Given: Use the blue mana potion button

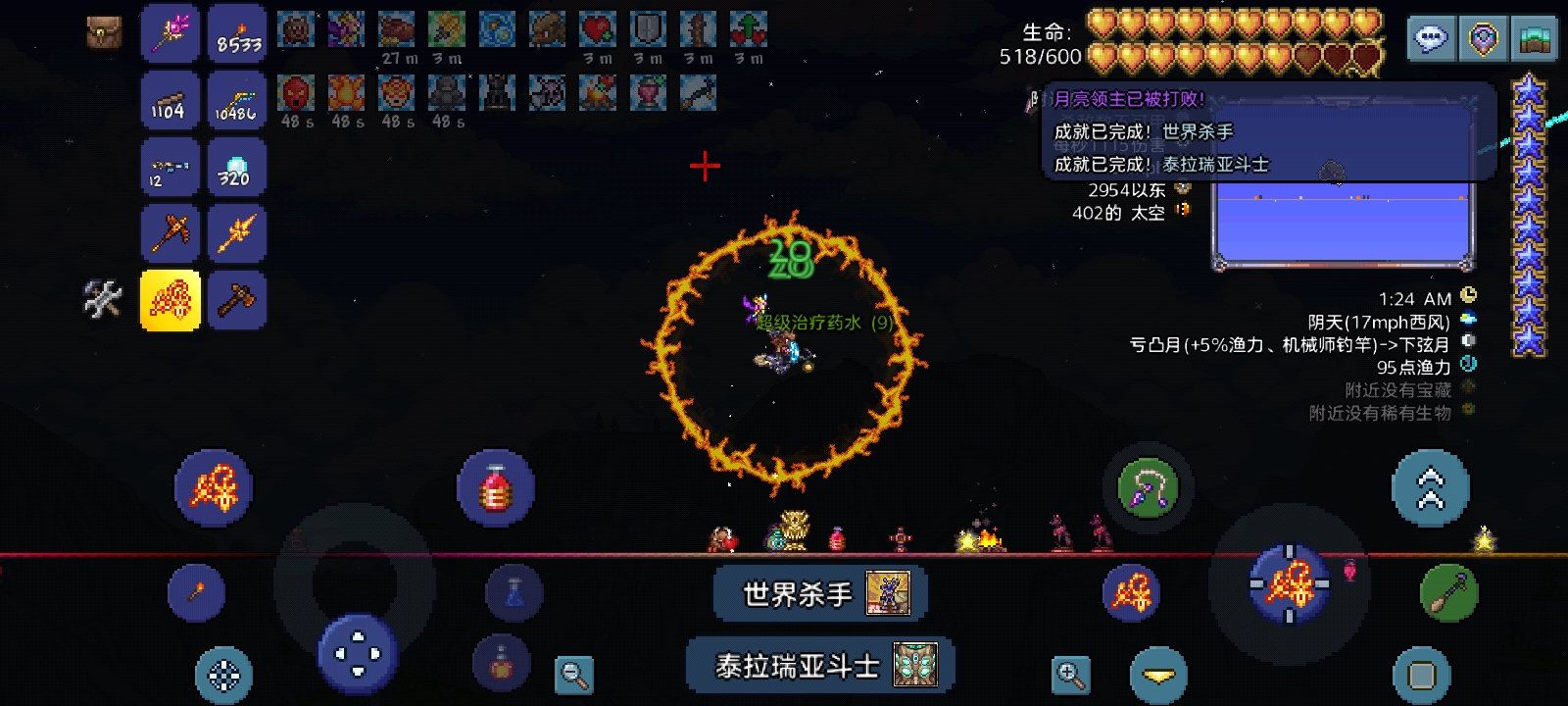Looking at the screenshot, I should [514, 592].
